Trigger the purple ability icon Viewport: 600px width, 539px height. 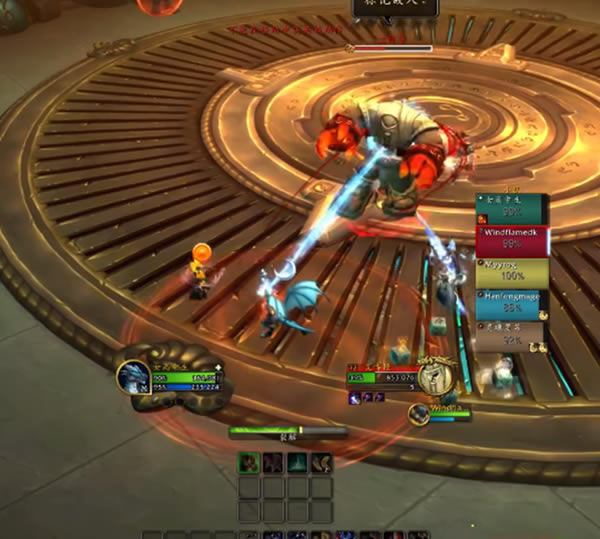(272, 463)
